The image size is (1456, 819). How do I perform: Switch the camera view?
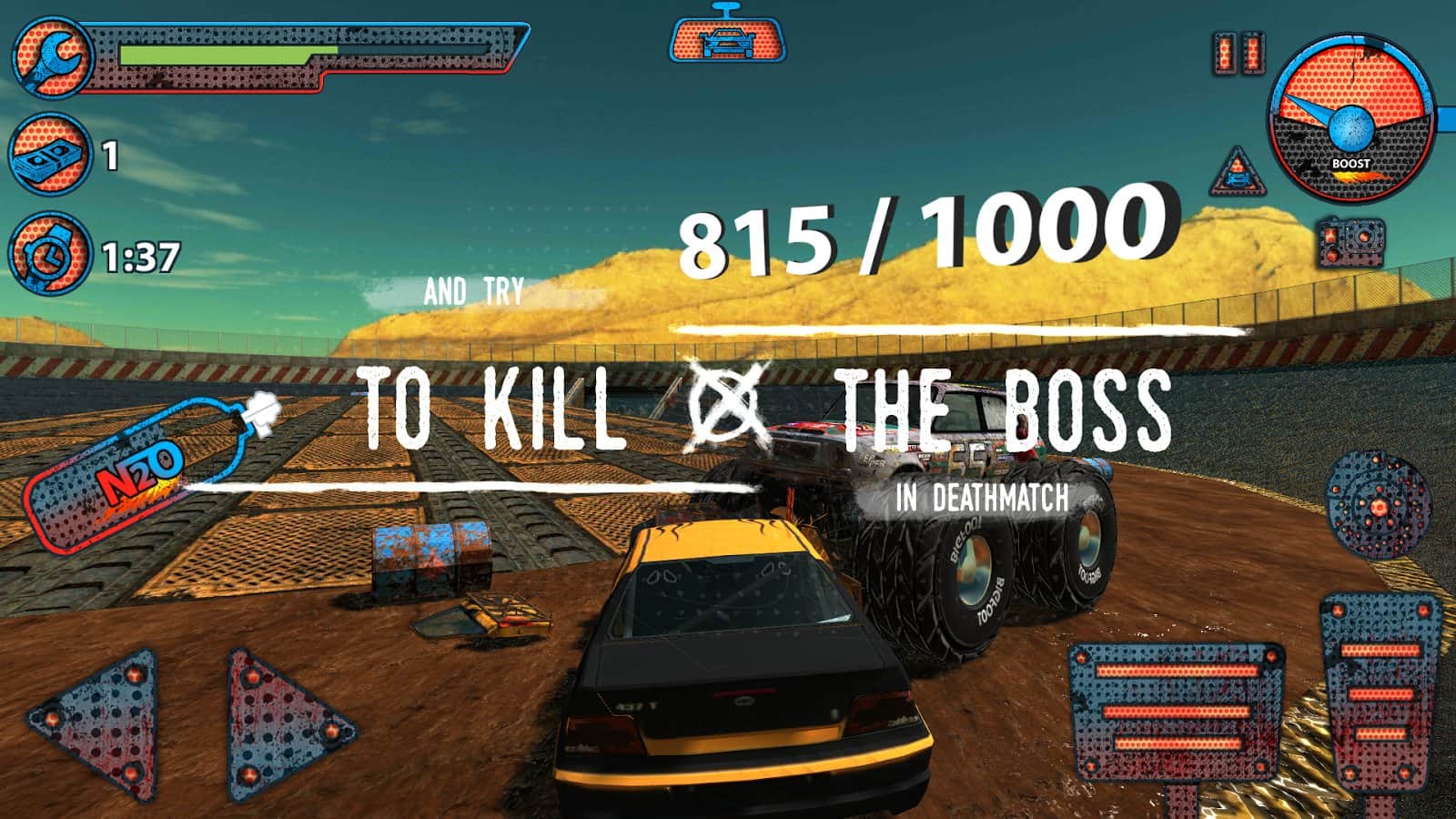[x=1351, y=241]
